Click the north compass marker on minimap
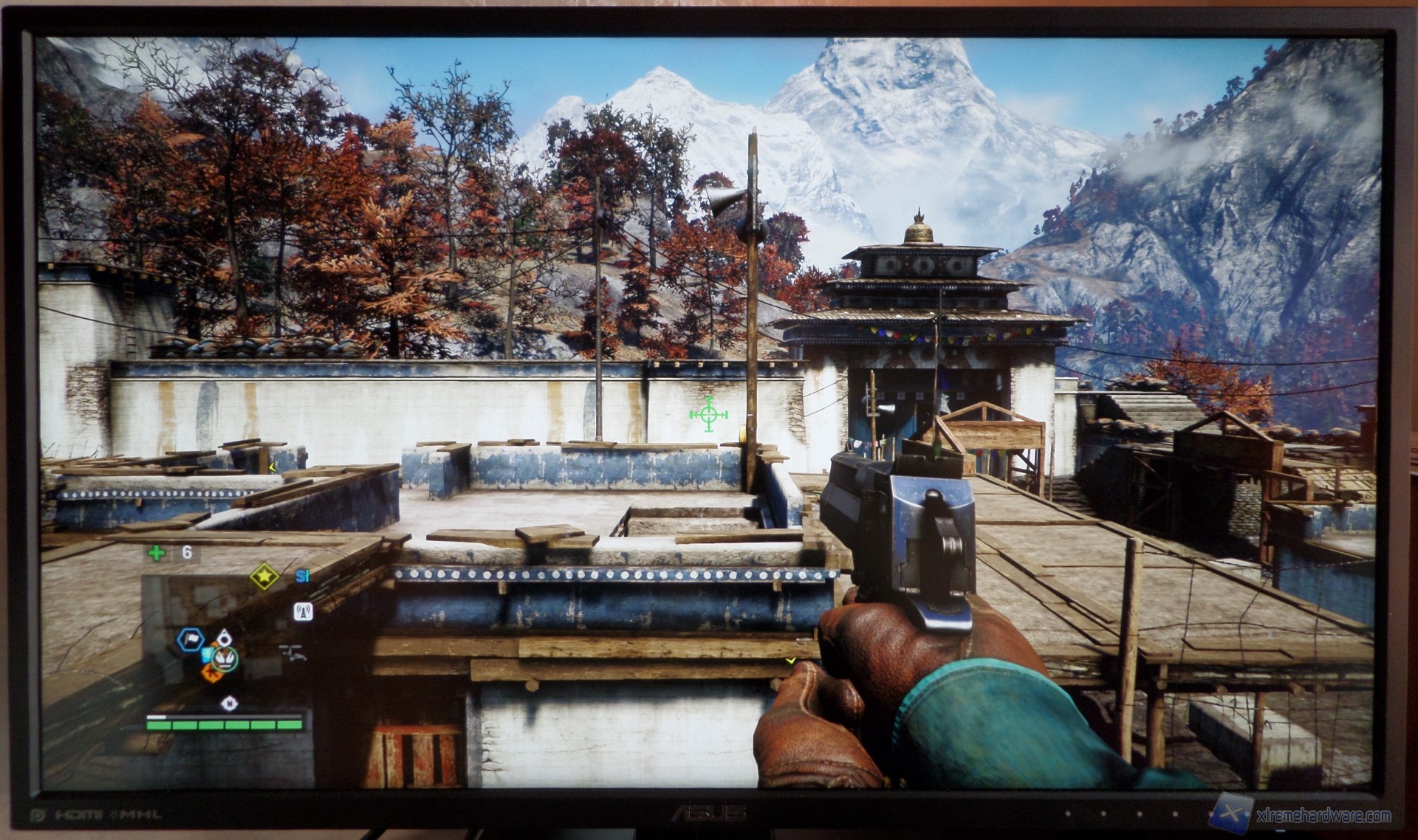 [x=230, y=703]
